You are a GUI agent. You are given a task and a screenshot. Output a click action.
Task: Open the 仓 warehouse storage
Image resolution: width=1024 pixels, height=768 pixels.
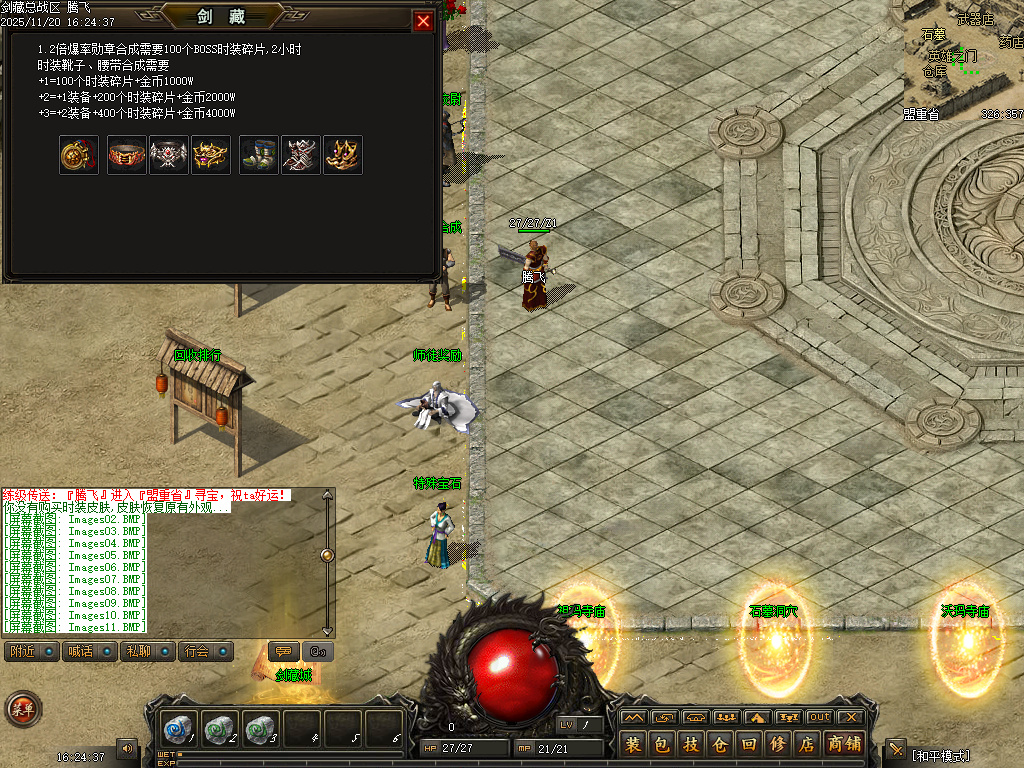click(x=720, y=744)
